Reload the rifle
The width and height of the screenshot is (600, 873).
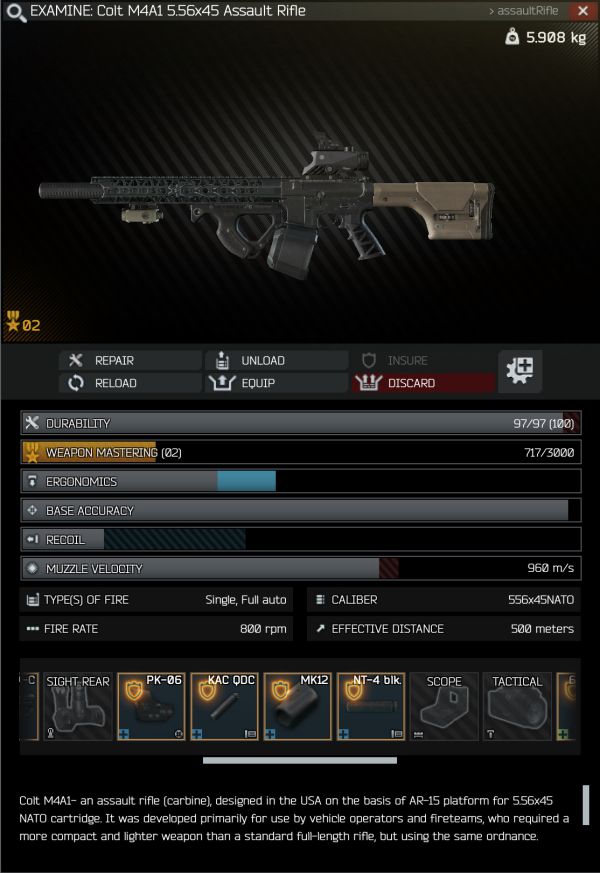pyautogui.click(x=130, y=383)
